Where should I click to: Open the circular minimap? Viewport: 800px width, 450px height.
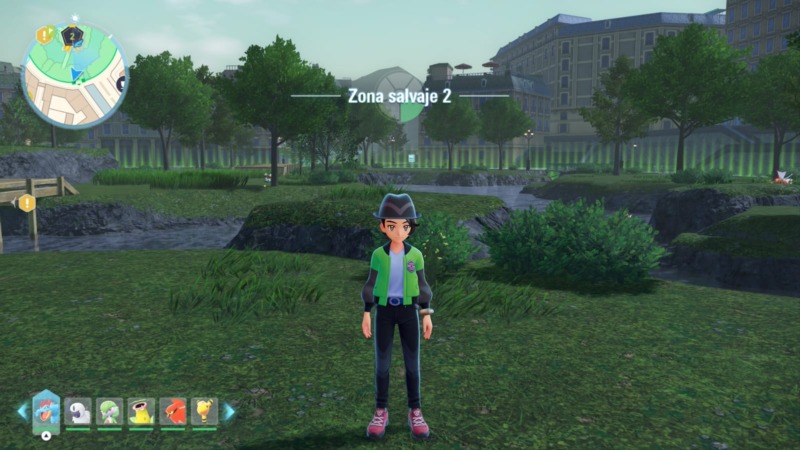click(74, 76)
